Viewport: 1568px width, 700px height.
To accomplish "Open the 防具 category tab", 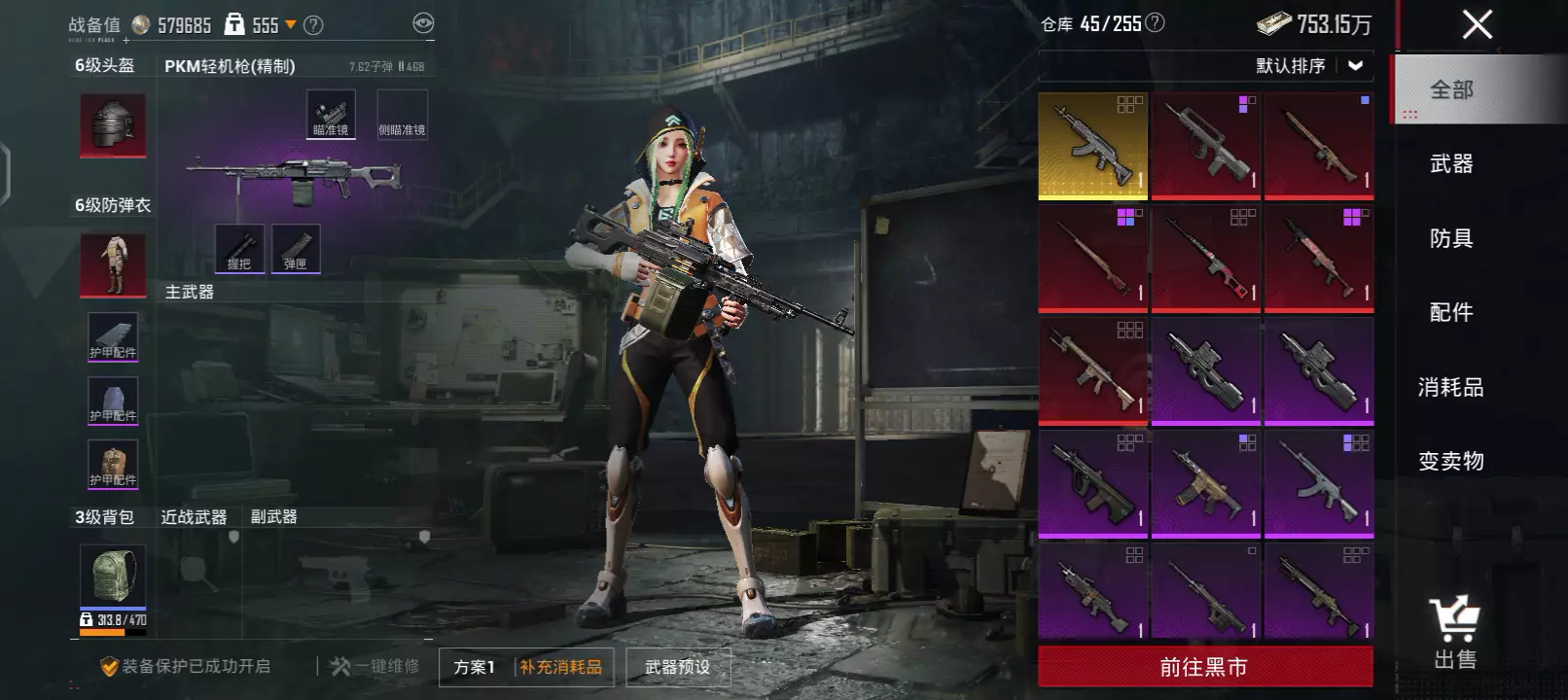I will click(1451, 238).
